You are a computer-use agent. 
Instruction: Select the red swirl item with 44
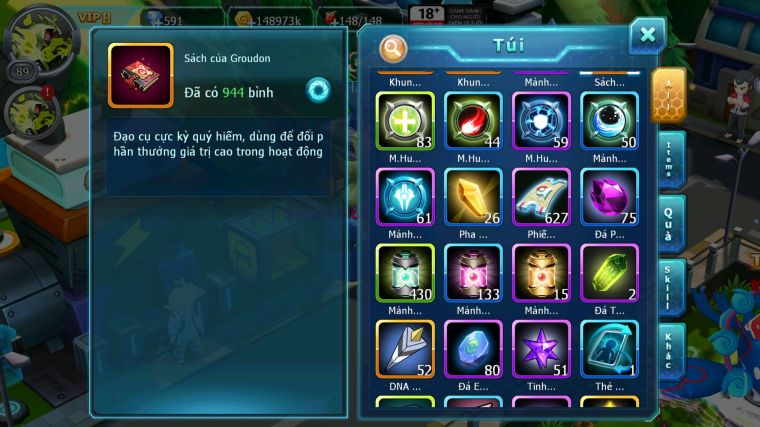473,120
